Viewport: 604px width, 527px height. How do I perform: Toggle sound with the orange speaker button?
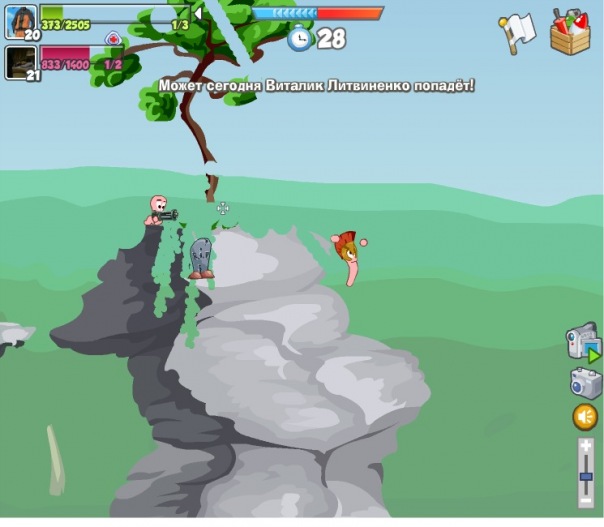pos(585,417)
